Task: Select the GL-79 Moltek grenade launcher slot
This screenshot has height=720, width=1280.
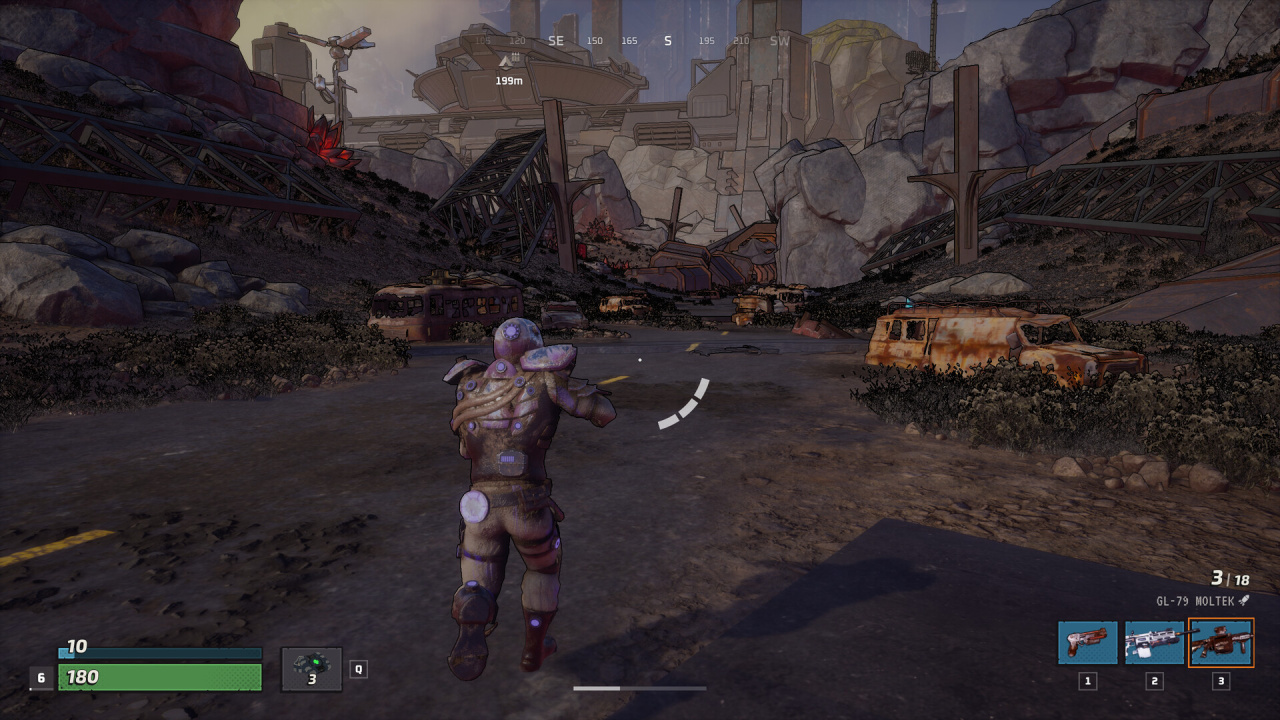Action: (x=1220, y=643)
